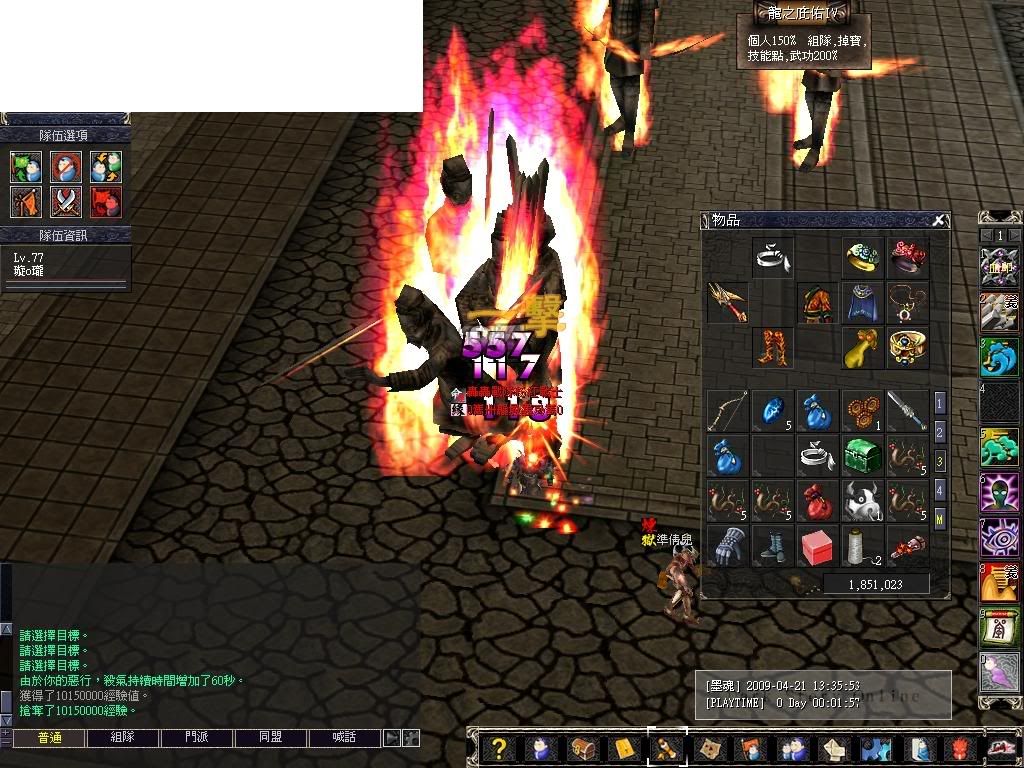
Task: Use the green-masked face skill
Action: [x=1000, y=493]
